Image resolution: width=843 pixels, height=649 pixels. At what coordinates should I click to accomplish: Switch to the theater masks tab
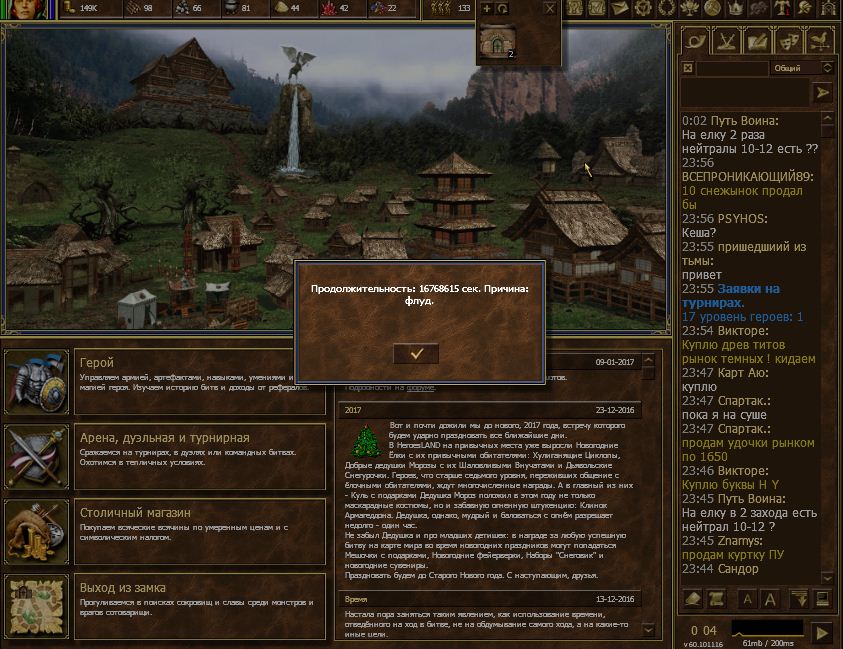click(x=790, y=42)
